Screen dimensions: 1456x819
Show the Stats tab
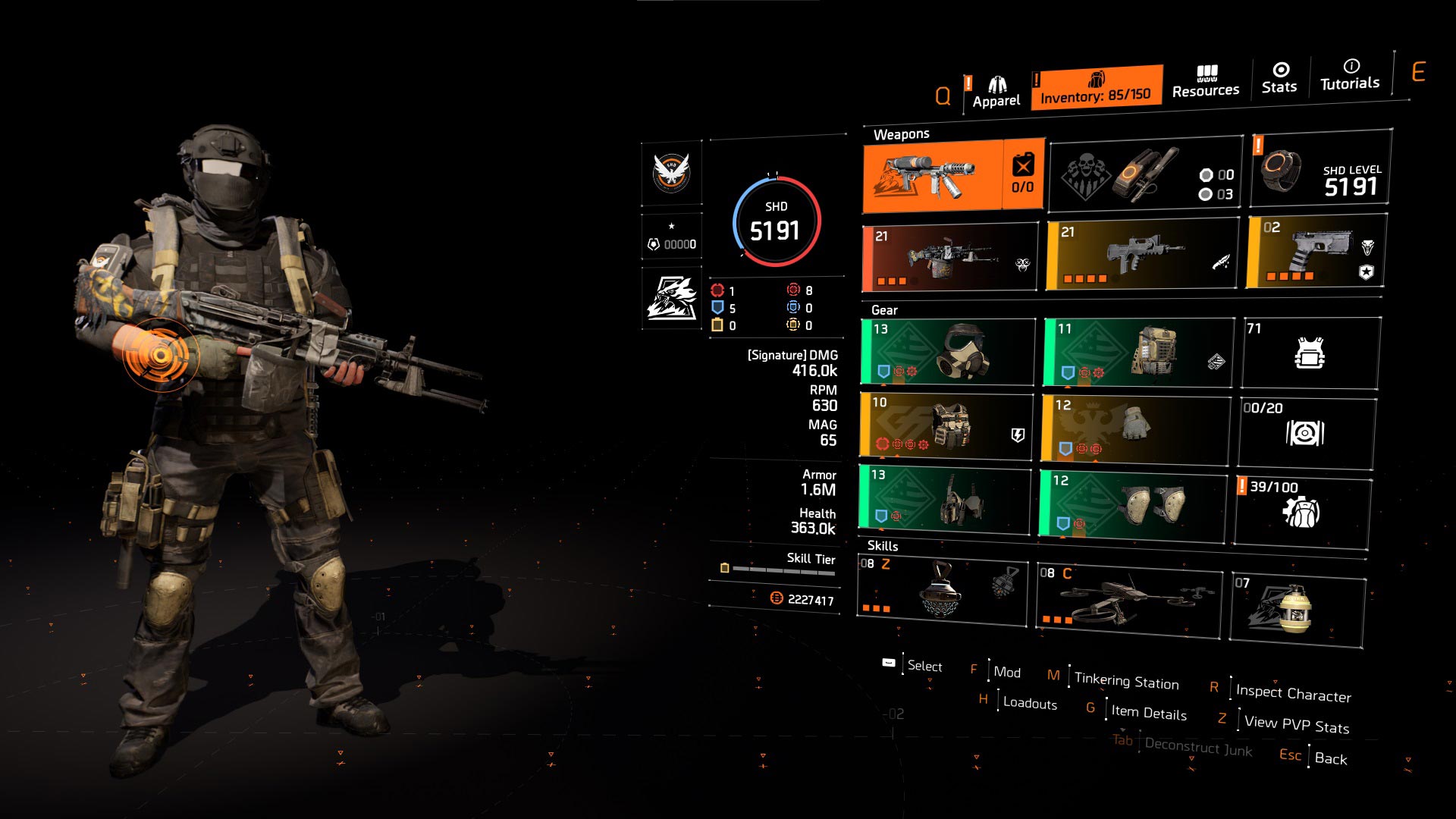[1279, 78]
